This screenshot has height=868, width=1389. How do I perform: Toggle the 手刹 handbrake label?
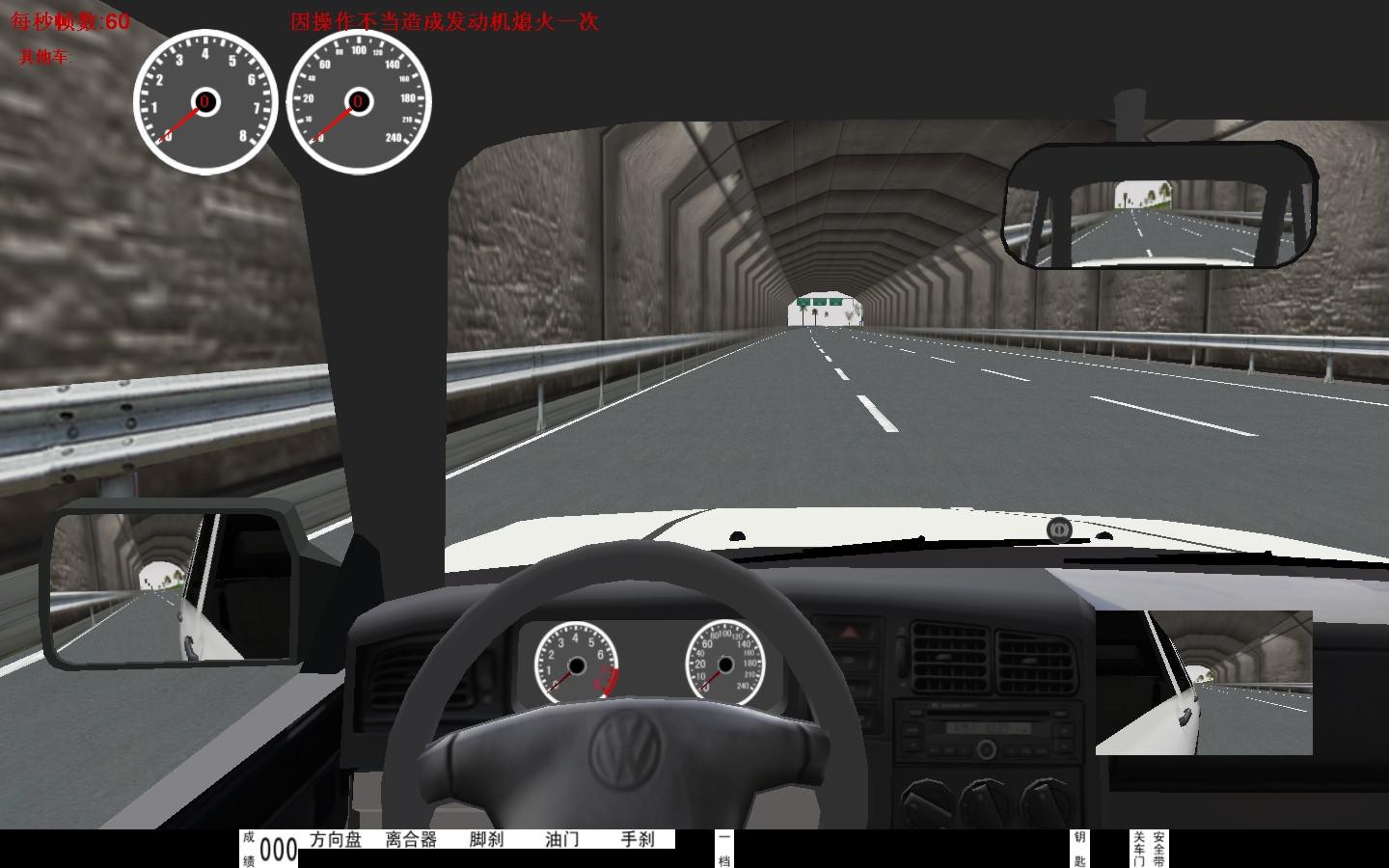click(637, 840)
